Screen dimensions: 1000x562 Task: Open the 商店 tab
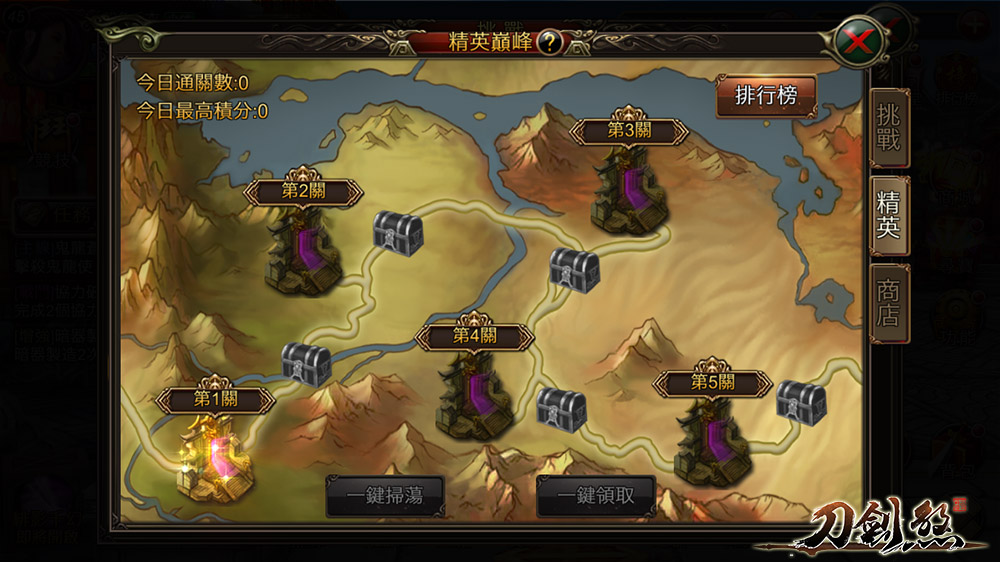click(888, 302)
